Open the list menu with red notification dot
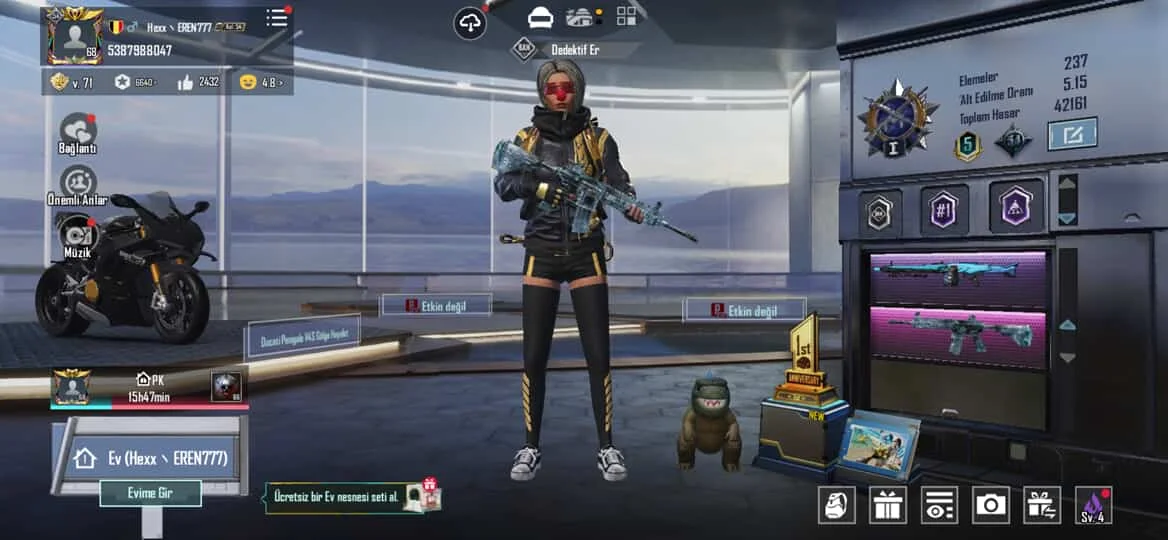 pos(277,18)
